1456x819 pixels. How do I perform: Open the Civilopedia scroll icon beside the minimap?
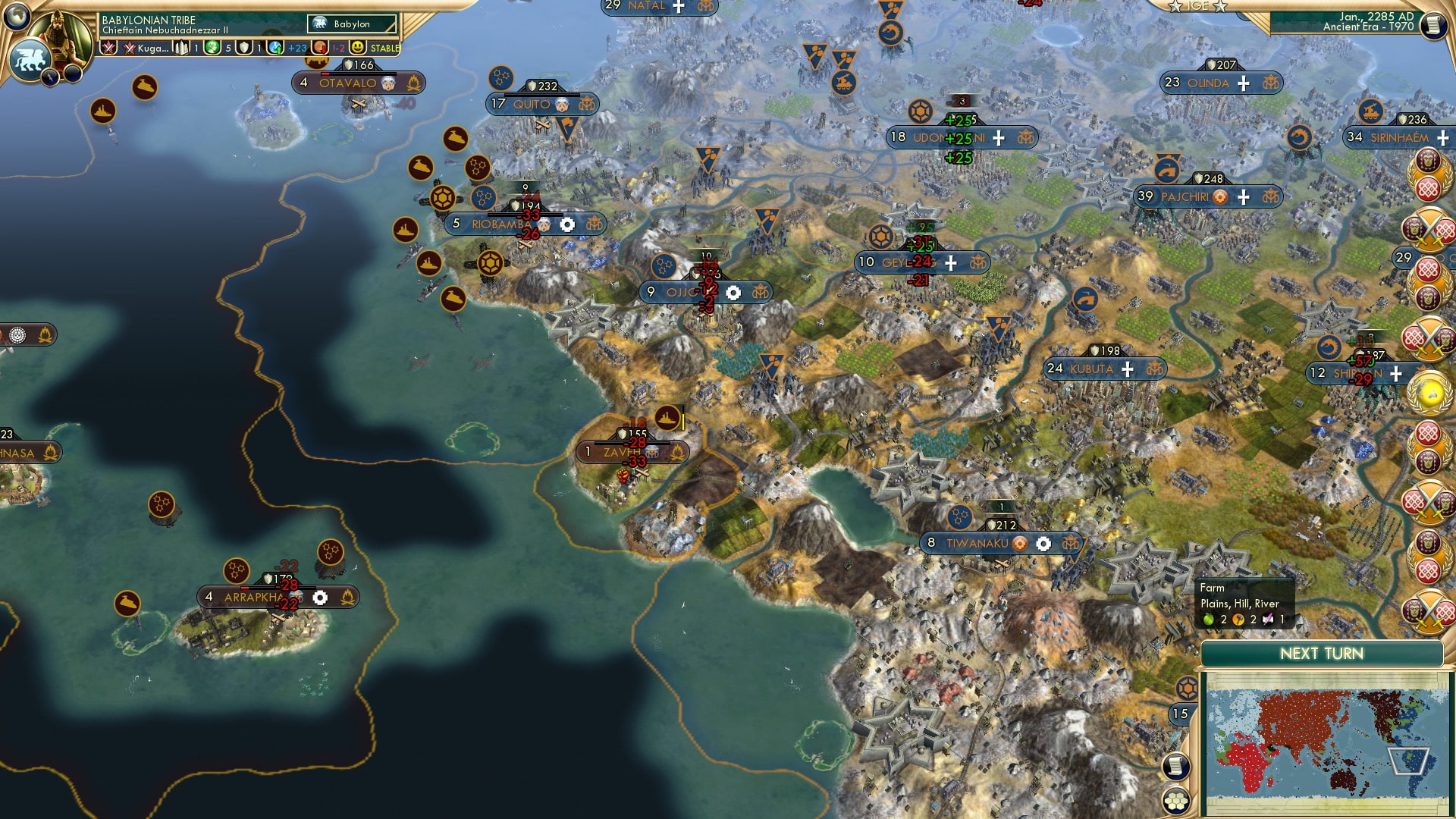point(1176,768)
